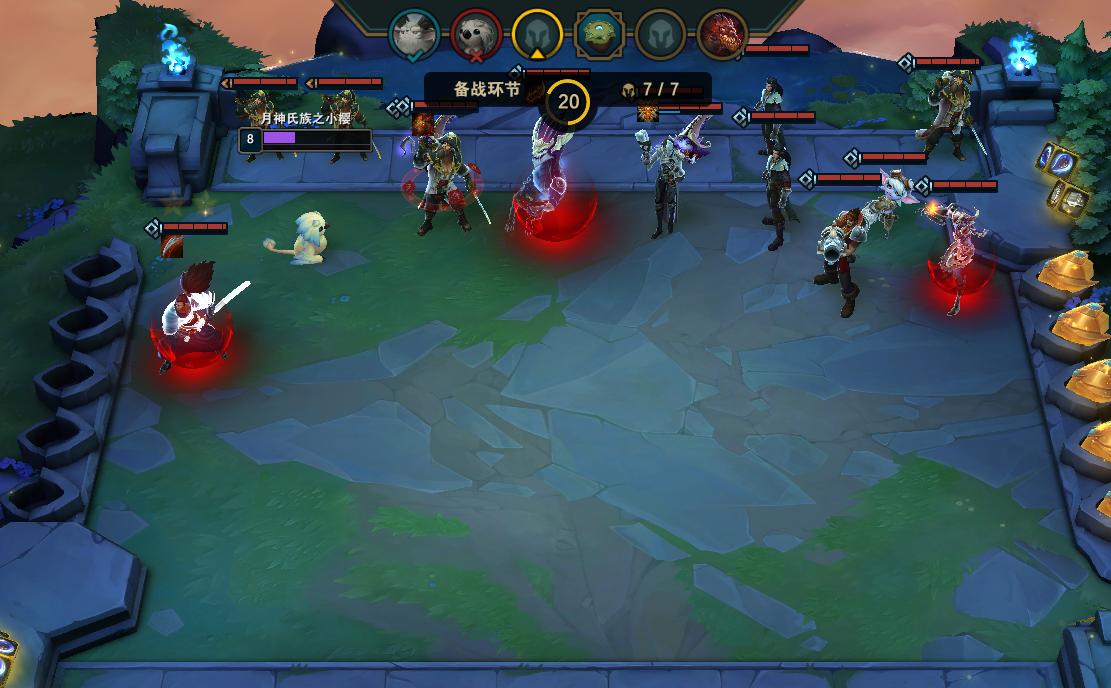Screen dimensions: 1111x688
Task: Click the current round yellow helmet icon
Action: click(537, 34)
